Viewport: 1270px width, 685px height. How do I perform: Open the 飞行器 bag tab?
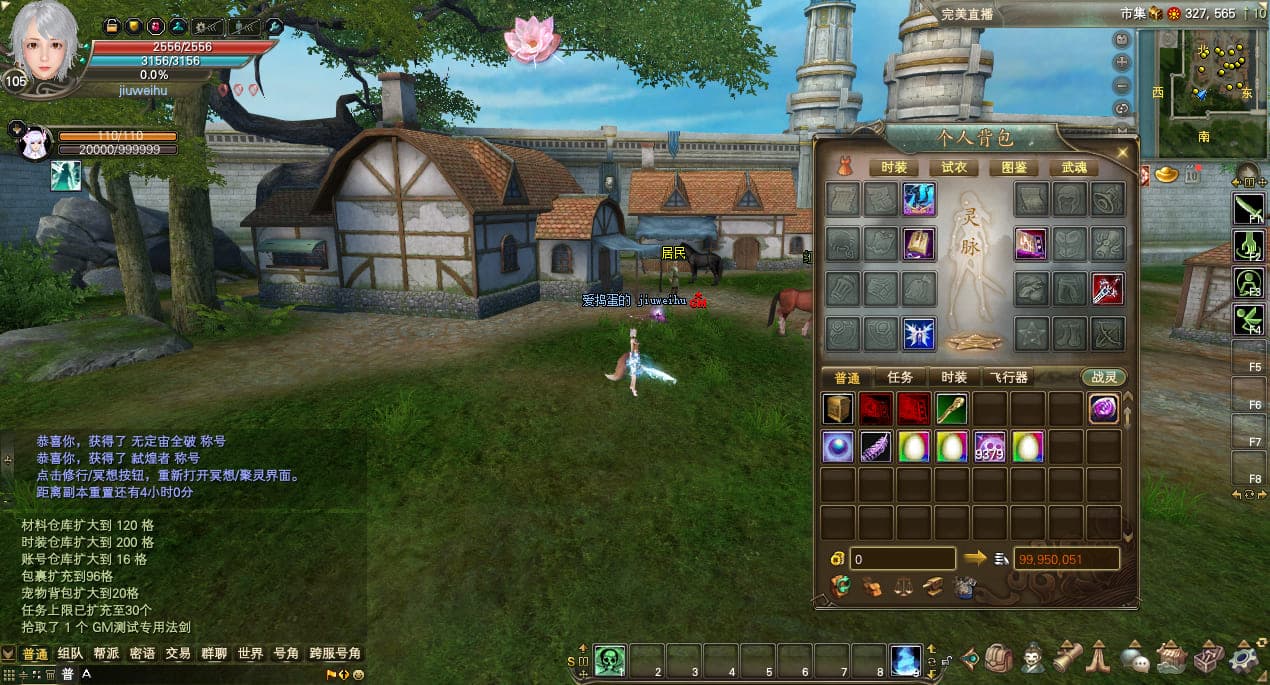(1009, 377)
